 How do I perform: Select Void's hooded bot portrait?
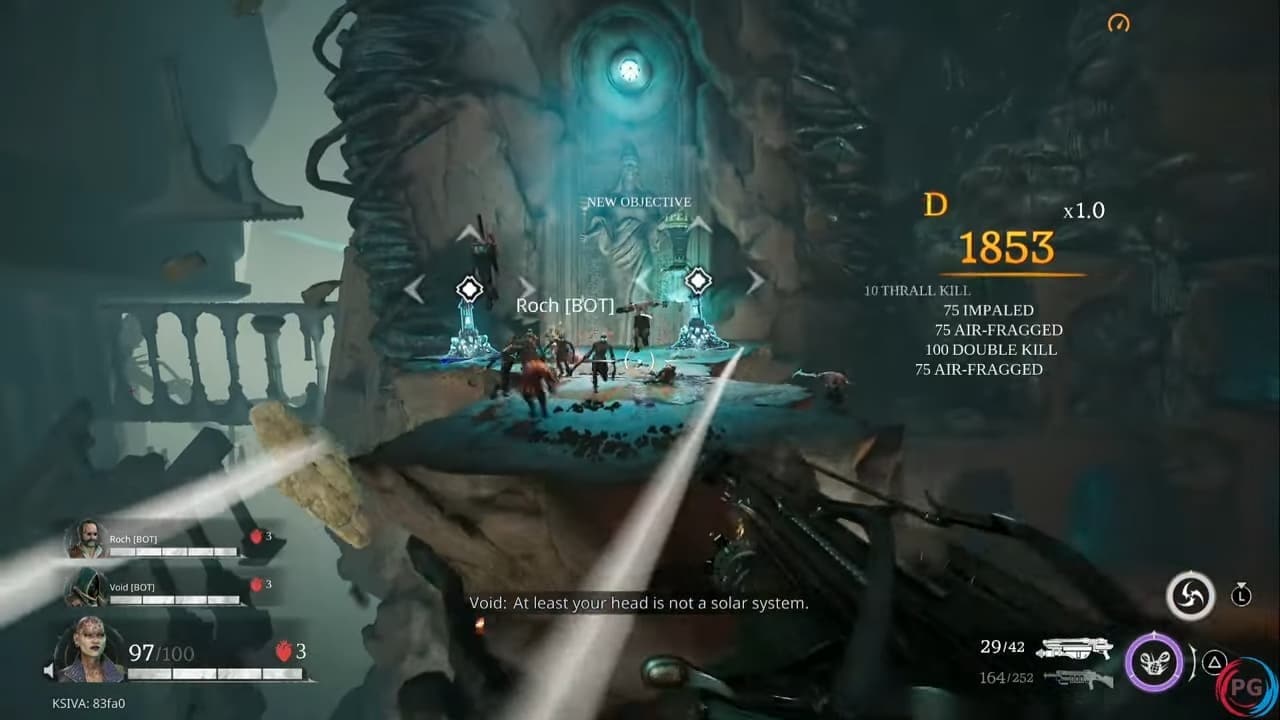[86, 587]
